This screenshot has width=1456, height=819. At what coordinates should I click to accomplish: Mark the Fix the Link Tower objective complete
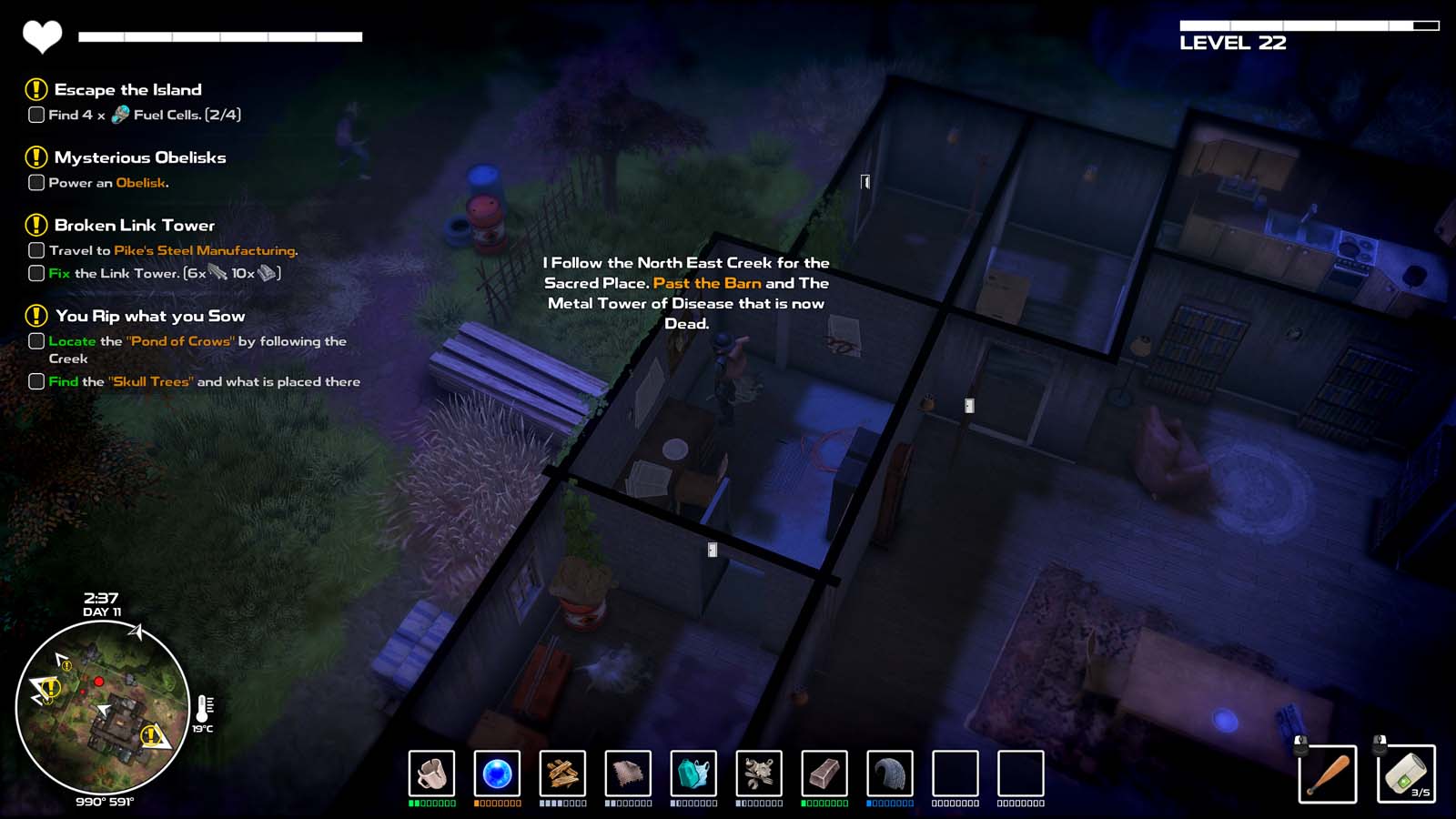coord(35,272)
